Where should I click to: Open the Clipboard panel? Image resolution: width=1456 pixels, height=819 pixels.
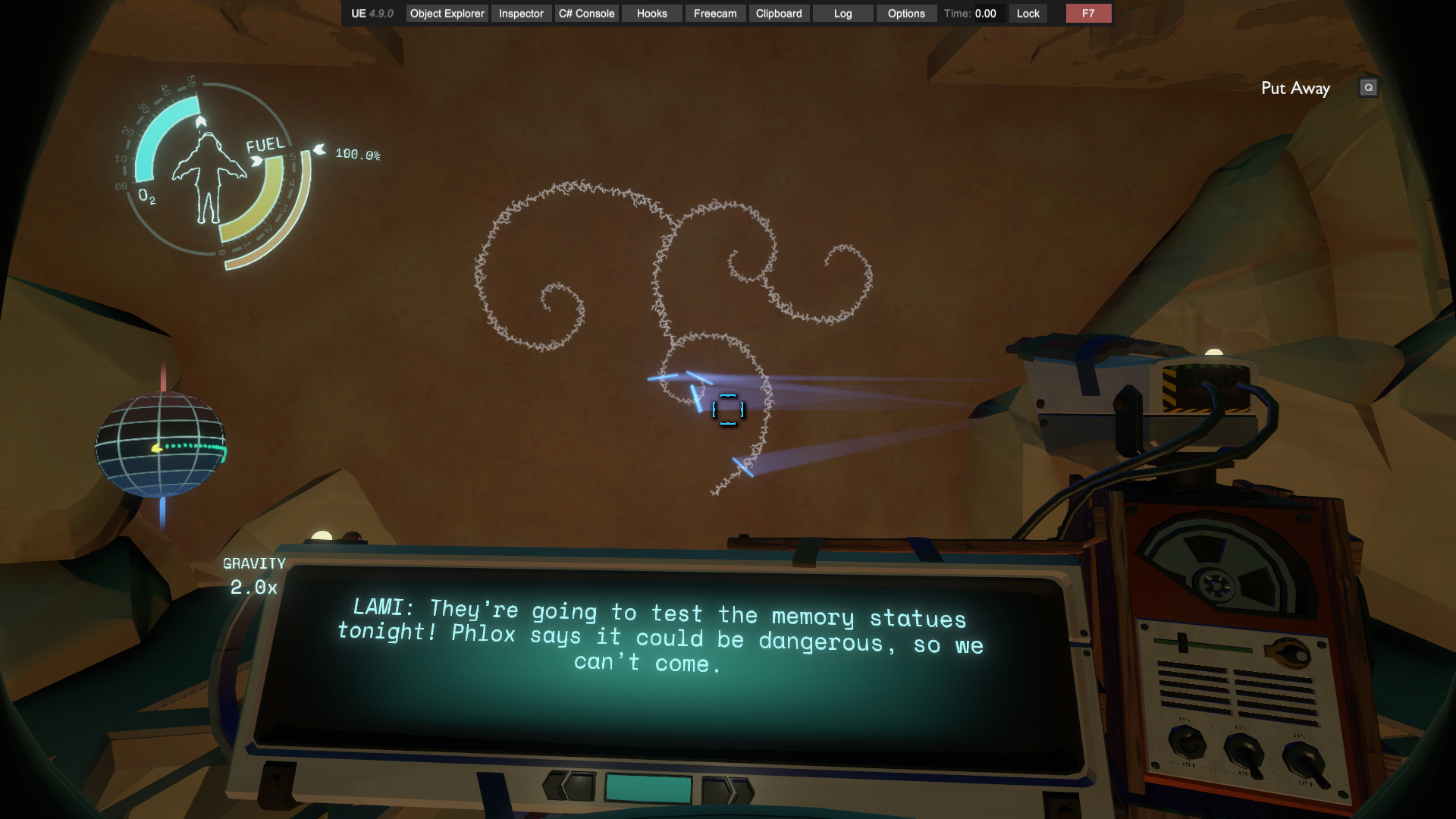778,14
